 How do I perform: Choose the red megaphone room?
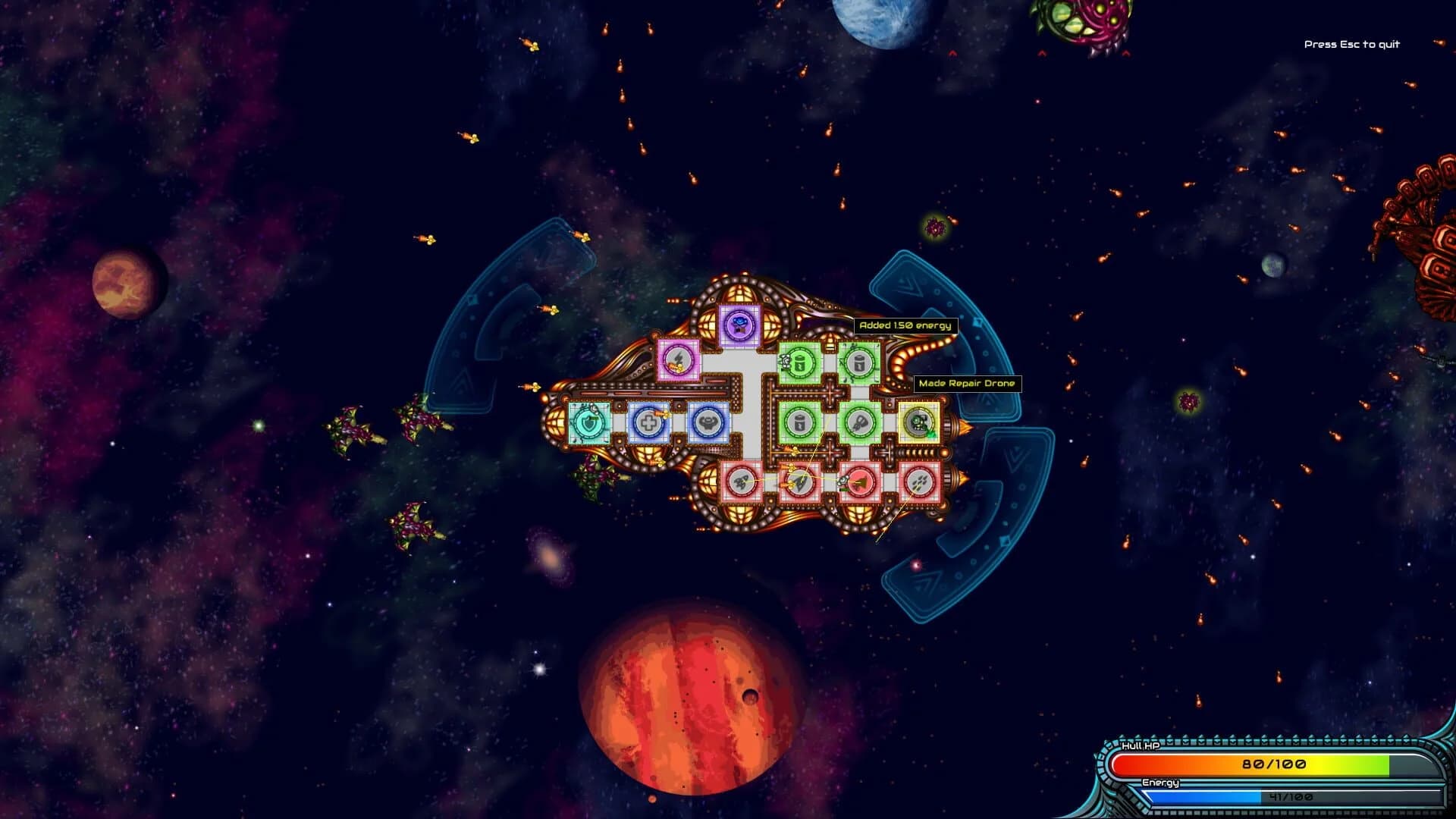(859, 482)
